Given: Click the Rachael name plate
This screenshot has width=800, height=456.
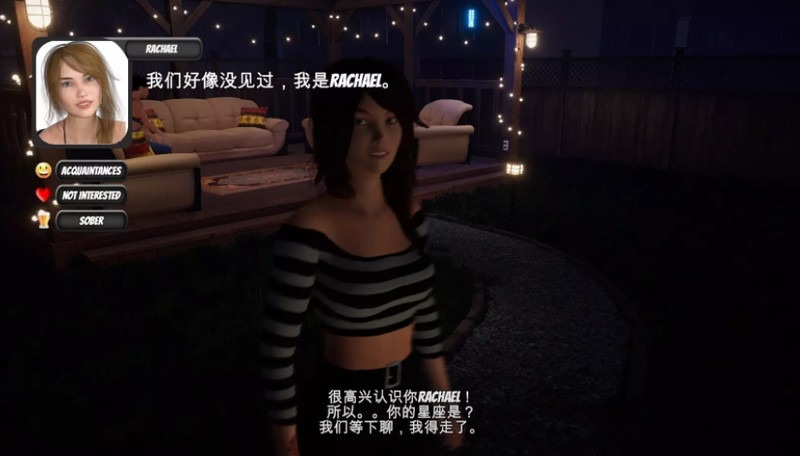Looking at the screenshot, I should coord(164,48).
